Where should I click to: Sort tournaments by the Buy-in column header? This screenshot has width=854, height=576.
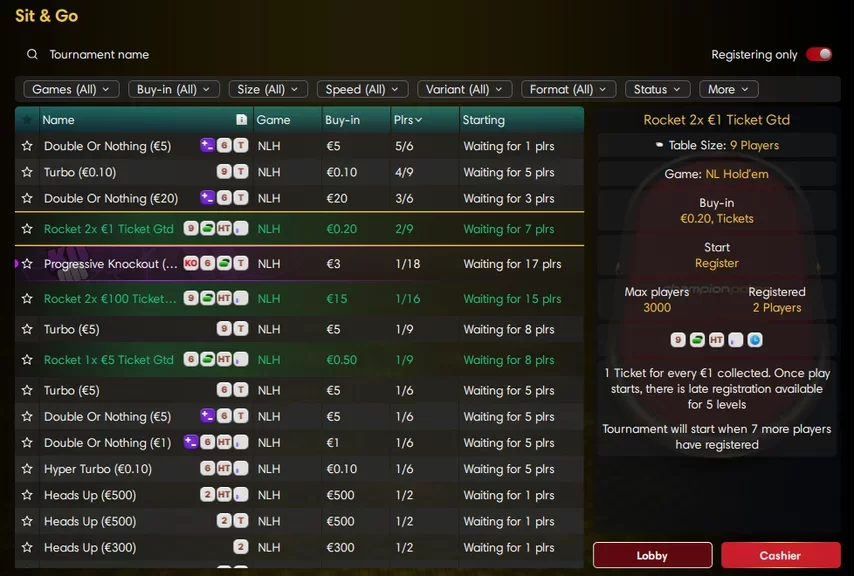343,120
